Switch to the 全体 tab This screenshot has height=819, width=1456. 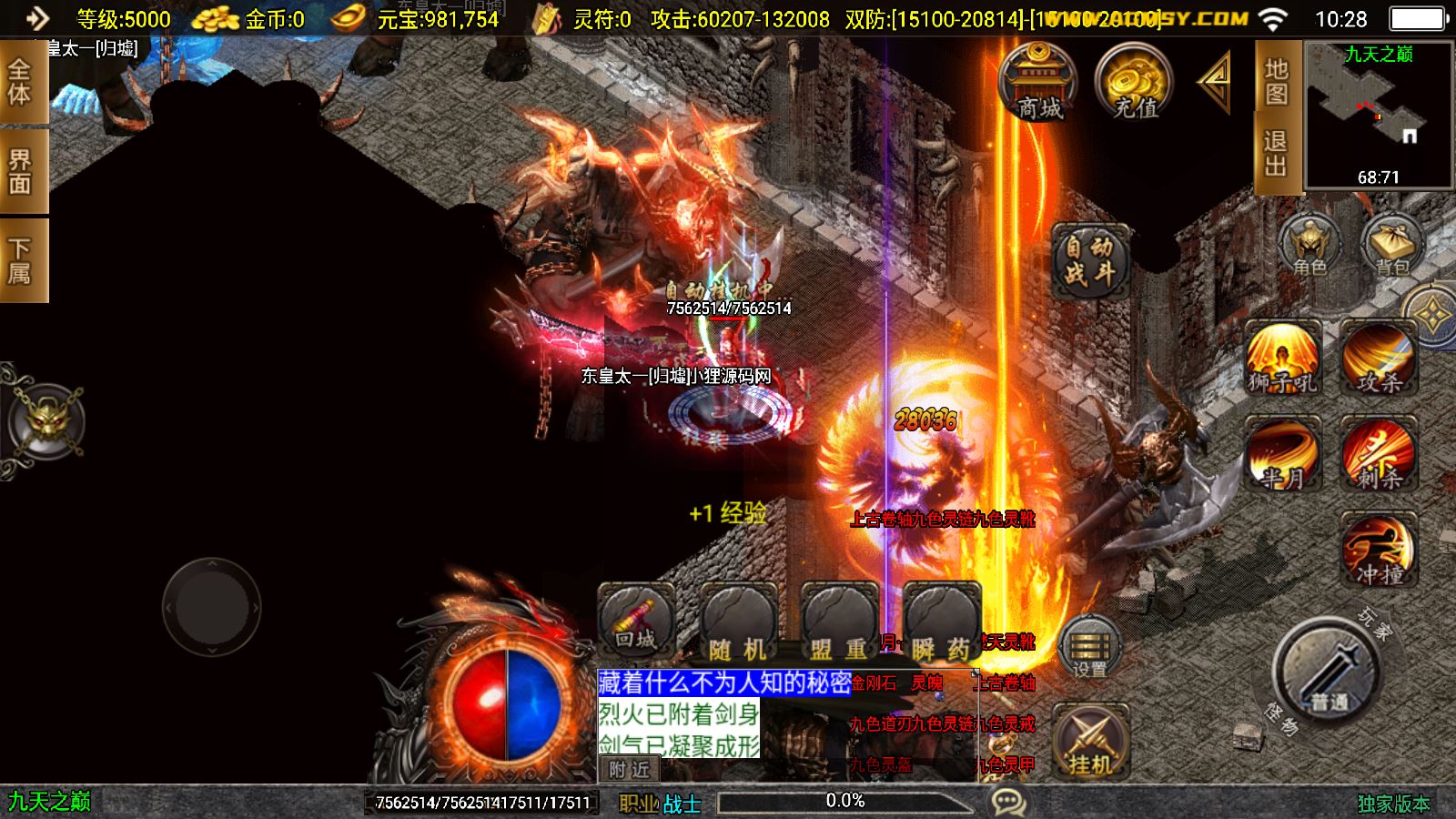[20, 82]
